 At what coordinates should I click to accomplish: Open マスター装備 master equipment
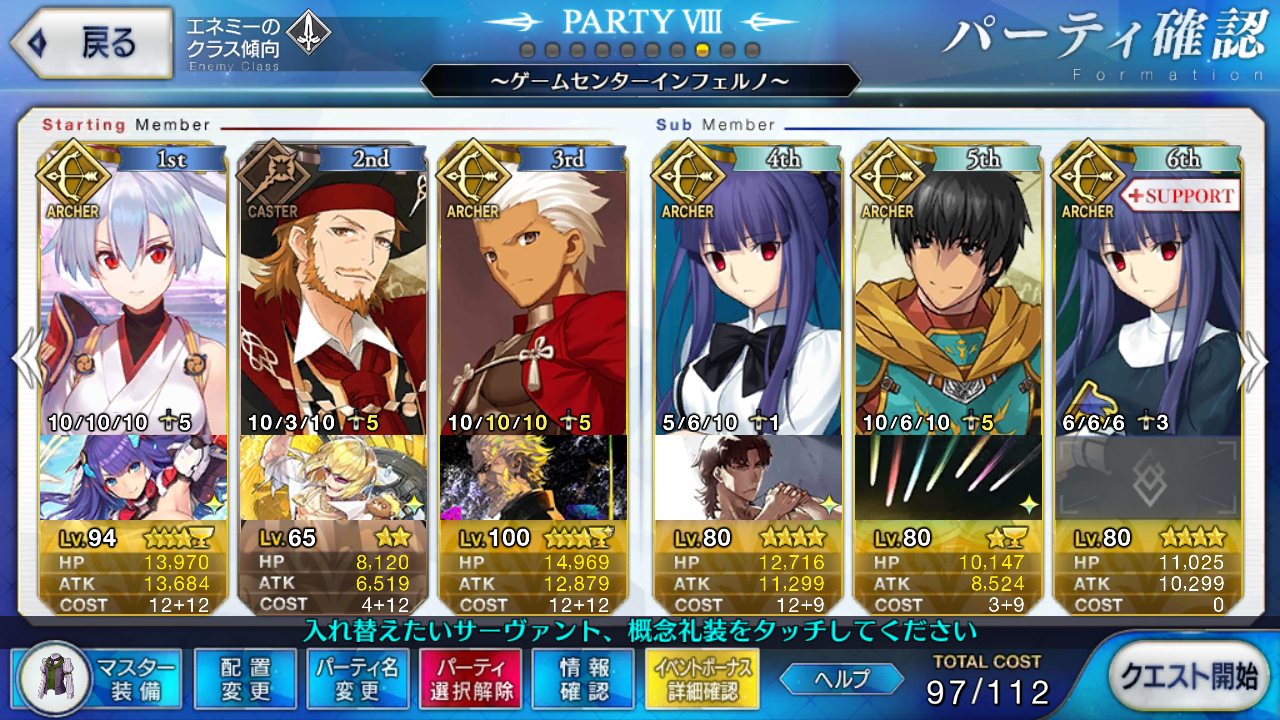tap(100, 678)
